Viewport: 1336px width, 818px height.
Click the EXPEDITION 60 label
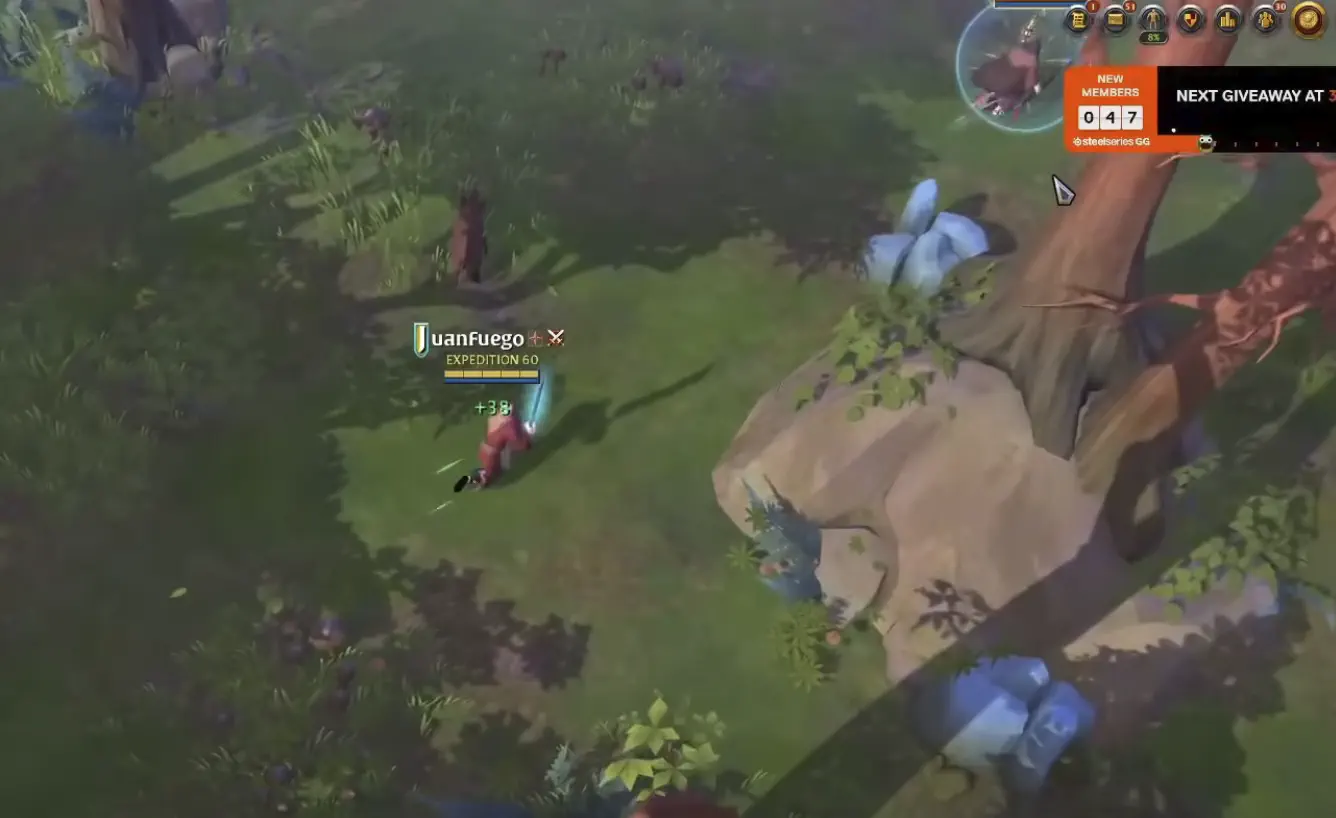492,359
